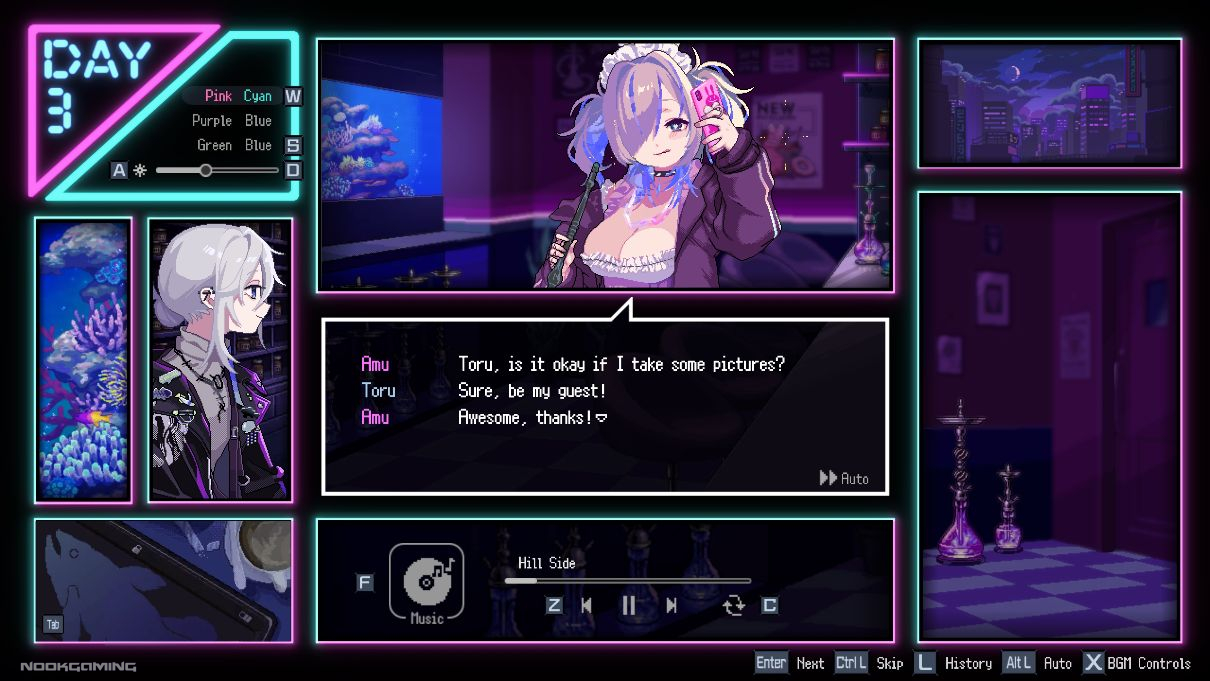
Task: Skip back to the previous track
Action: pyautogui.click(x=587, y=605)
